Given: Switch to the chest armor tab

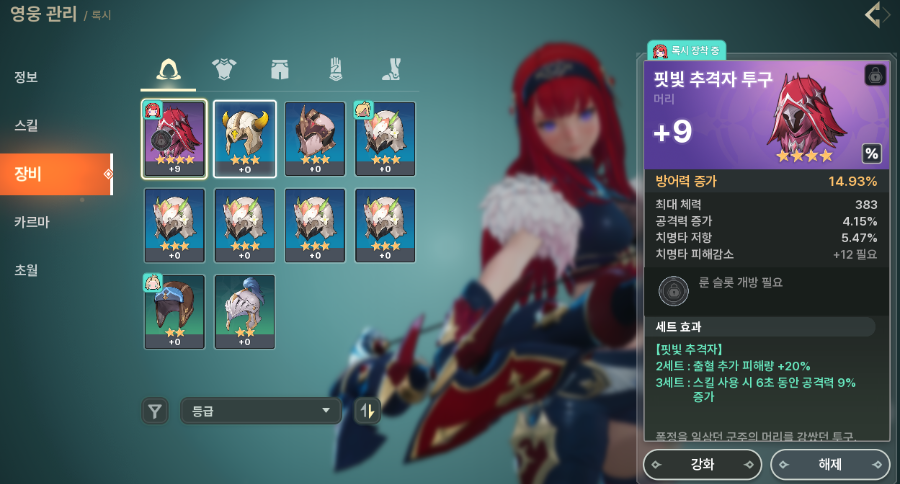Looking at the screenshot, I should 223,69.
